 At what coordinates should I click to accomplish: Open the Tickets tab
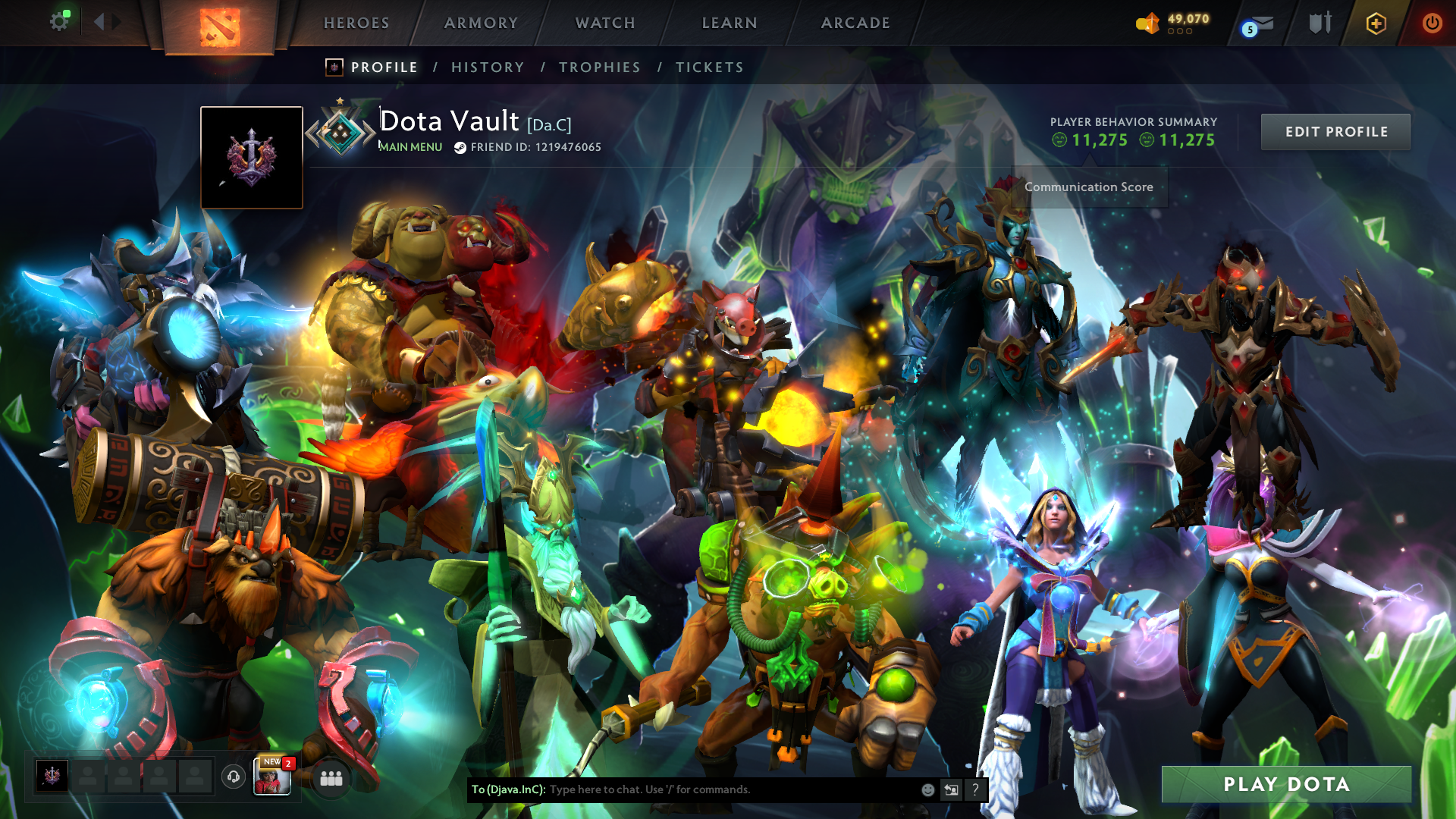(x=710, y=67)
